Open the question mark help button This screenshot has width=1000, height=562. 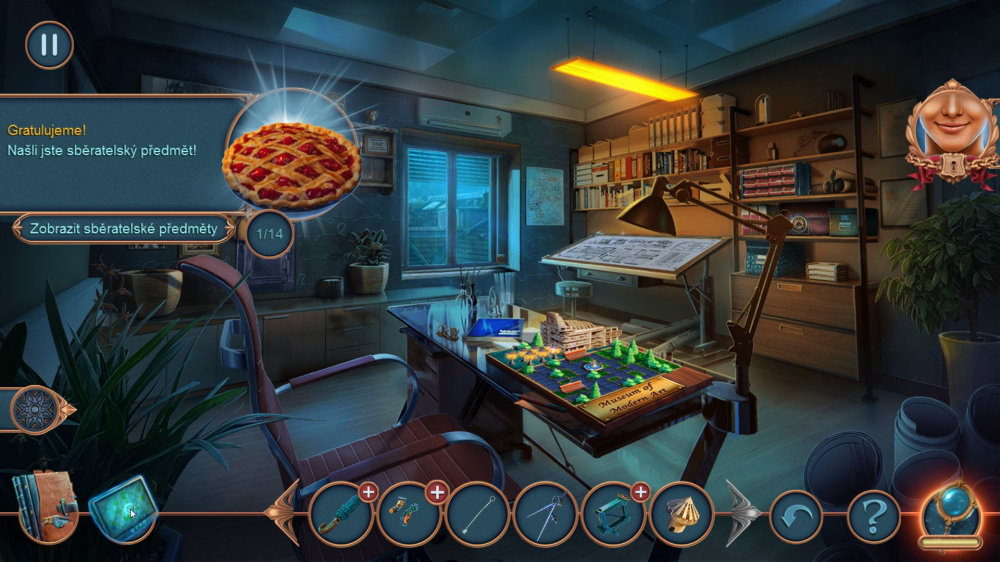tap(873, 516)
